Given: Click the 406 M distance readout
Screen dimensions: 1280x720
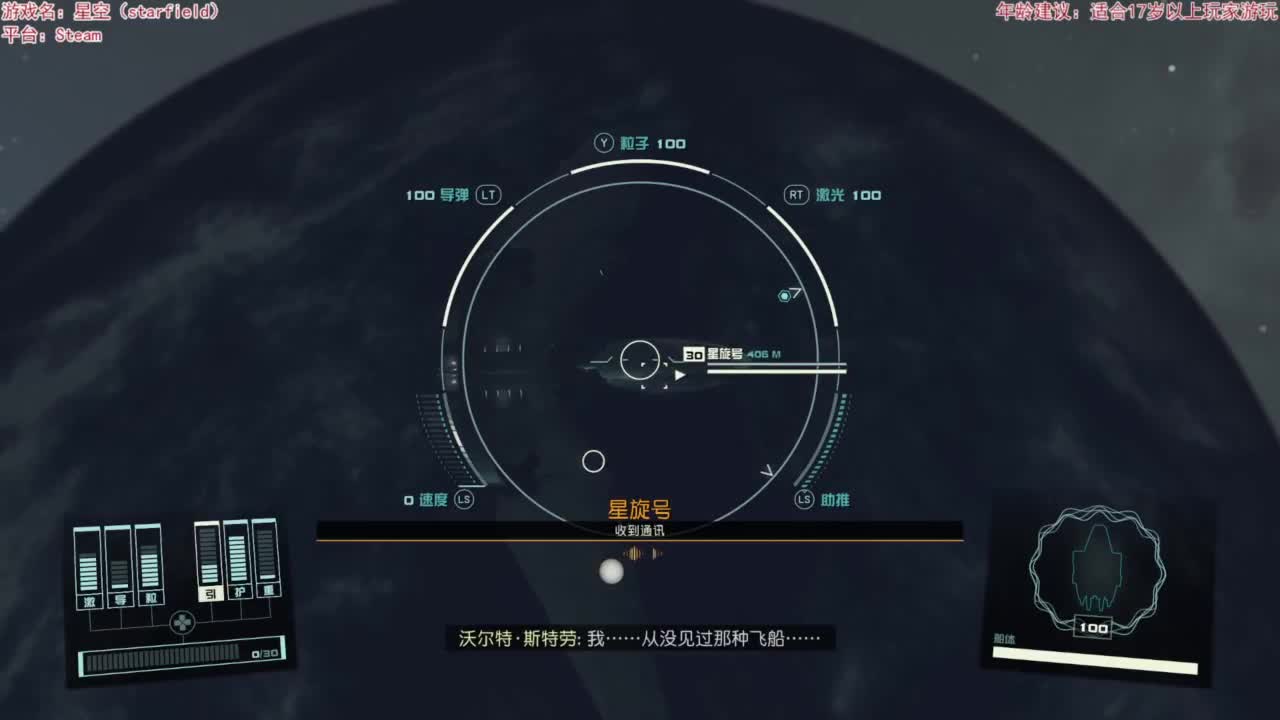Looking at the screenshot, I should tap(764, 356).
